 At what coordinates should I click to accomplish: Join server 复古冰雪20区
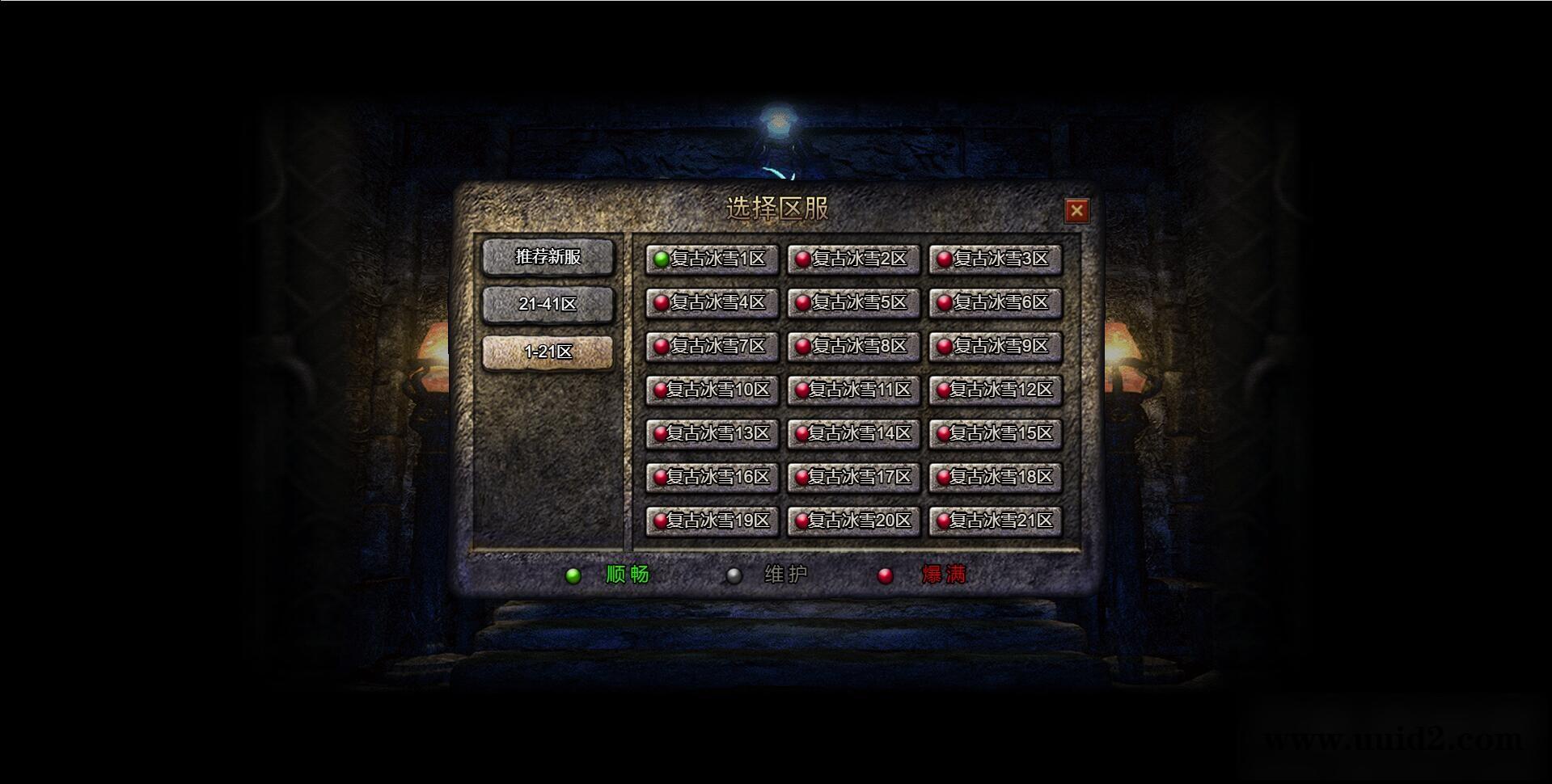click(853, 521)
